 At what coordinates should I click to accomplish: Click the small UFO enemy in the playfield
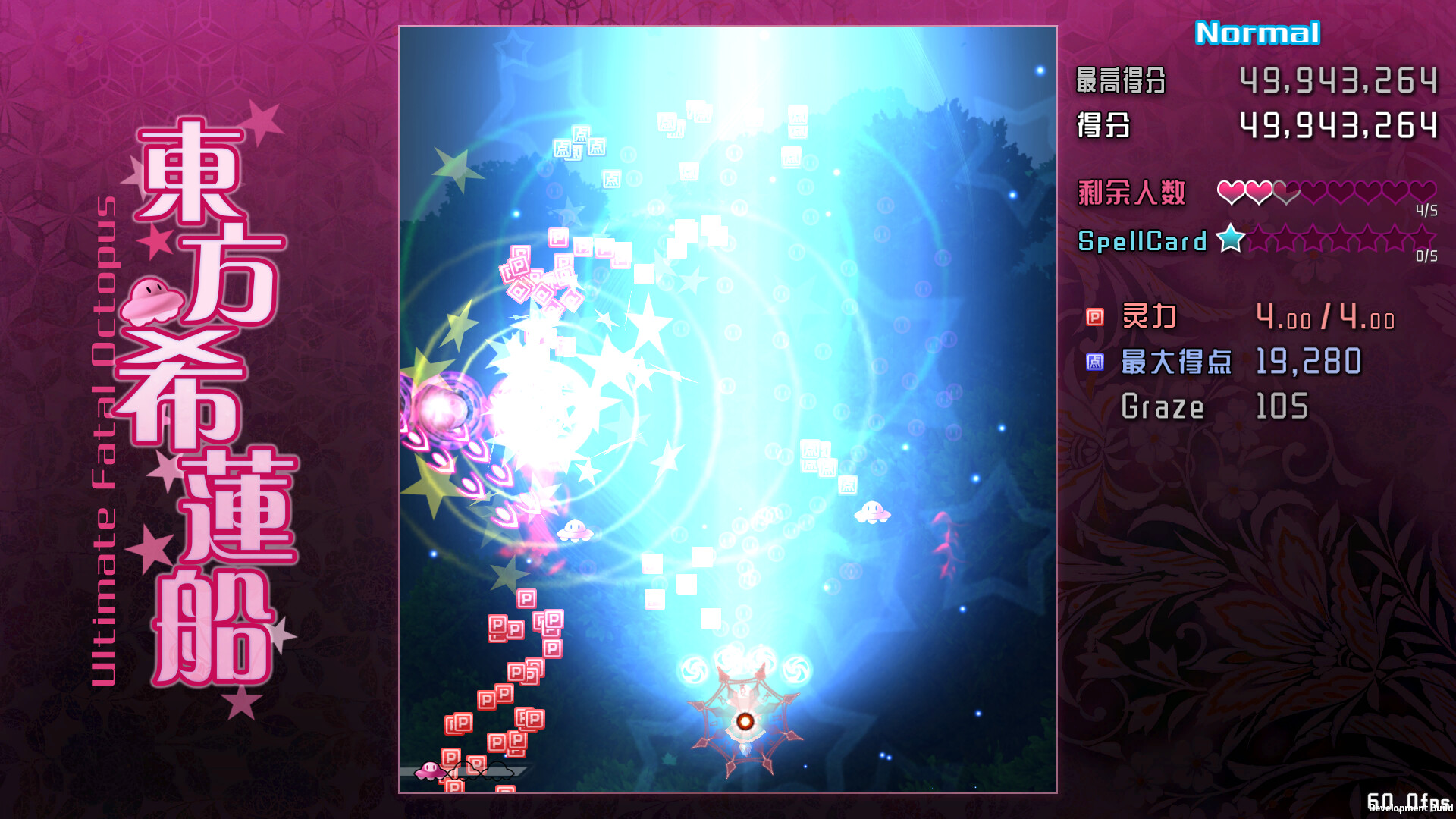click(872, 514)
